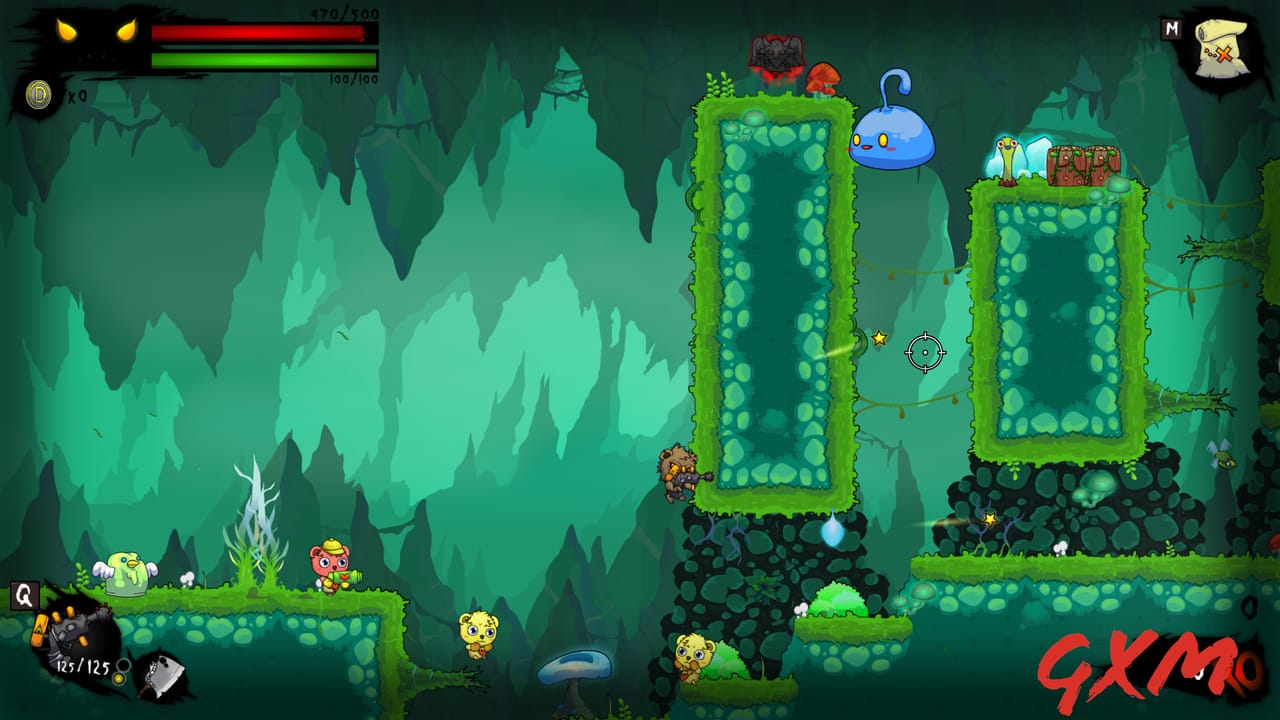
Task: Select the bomb ability on the Q slot
Action: coord(70,628)
